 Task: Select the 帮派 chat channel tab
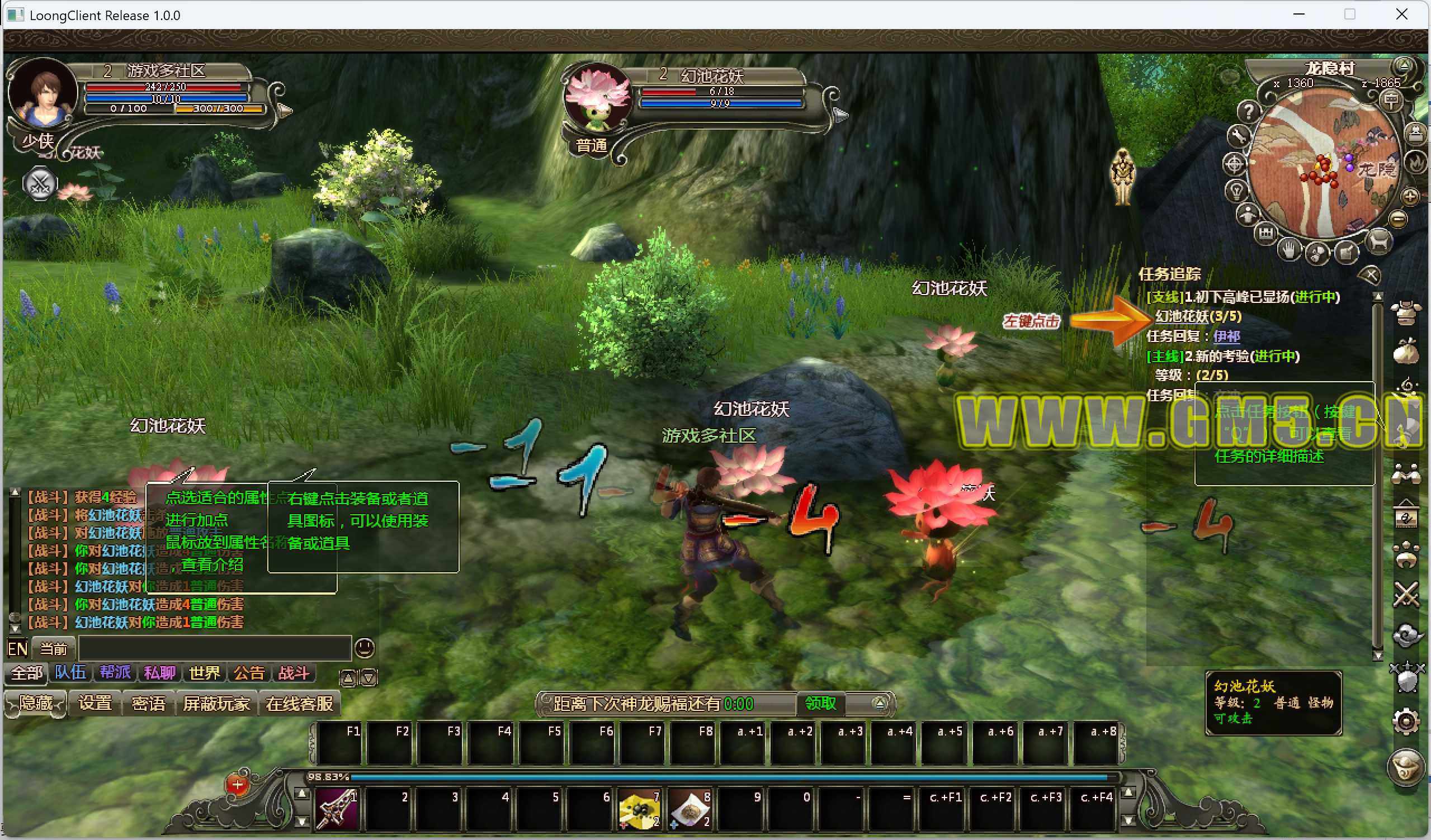115,673
